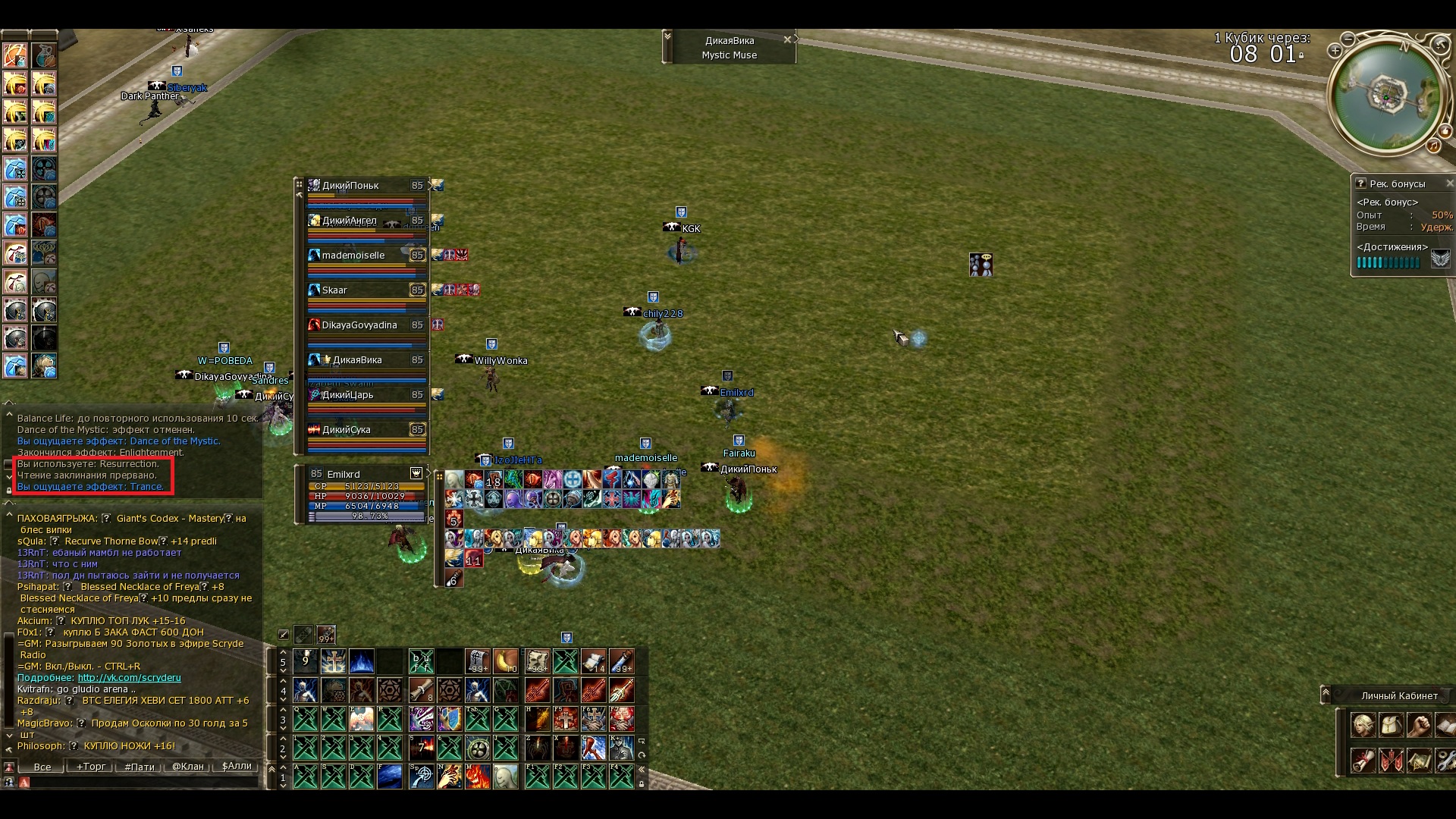Close the ДикаяВика target window
The height and width of the screenshot is (819, 1456).
point(787,39)
